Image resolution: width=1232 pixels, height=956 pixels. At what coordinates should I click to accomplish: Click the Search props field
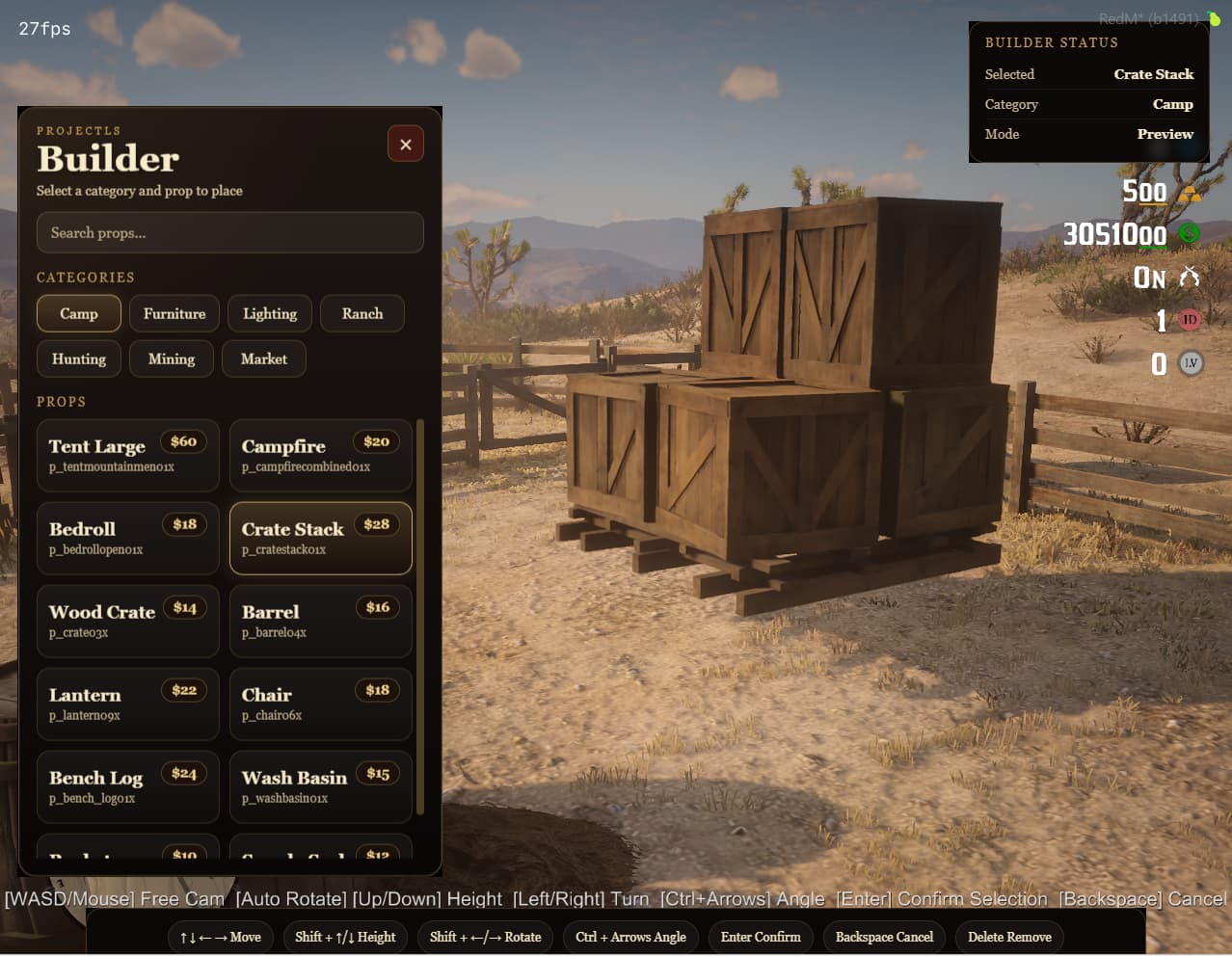click(229, 233)
